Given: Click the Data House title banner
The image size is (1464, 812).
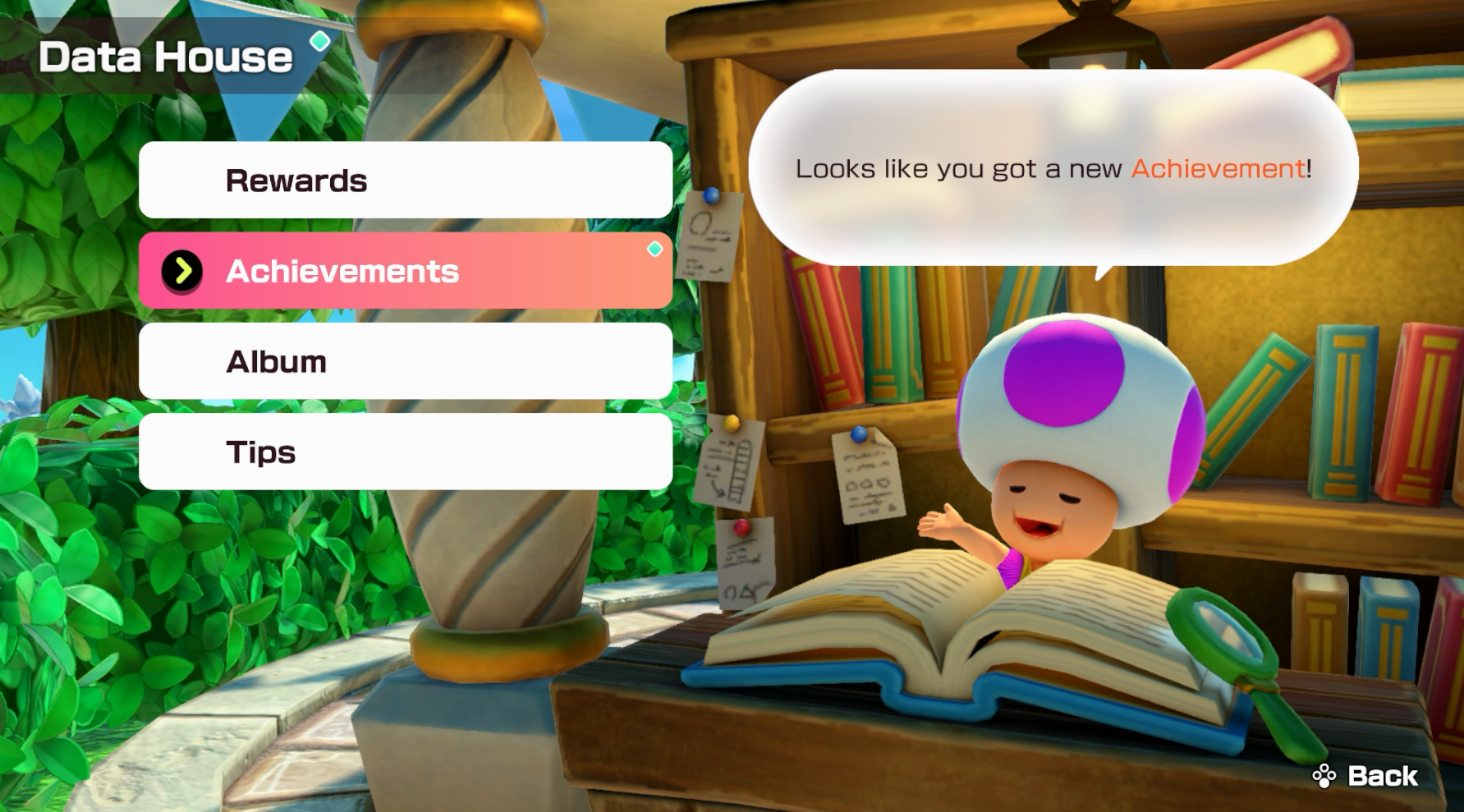Looking at the screenshot, I should coord(164,56).
